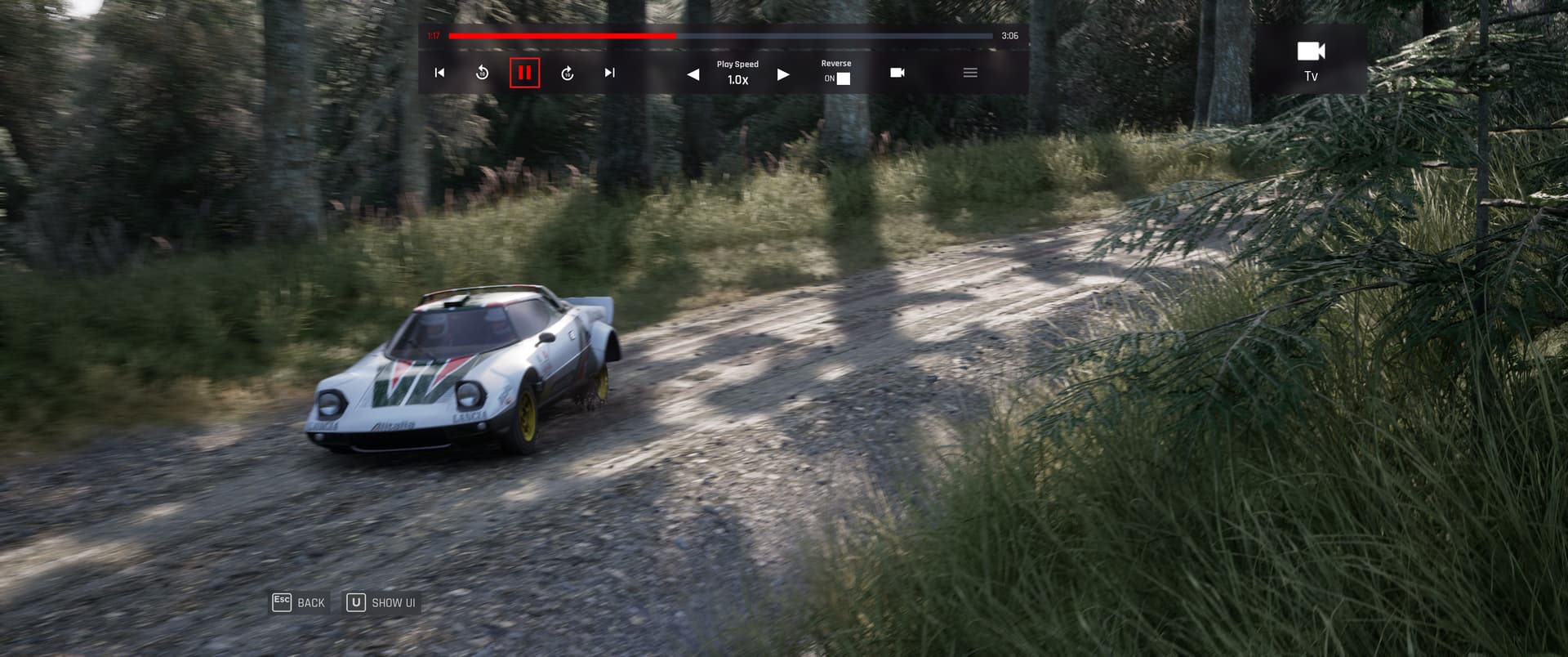Pause the replay playback
The width and height of the screenshot is (1568, 657).
coord(524,73)
